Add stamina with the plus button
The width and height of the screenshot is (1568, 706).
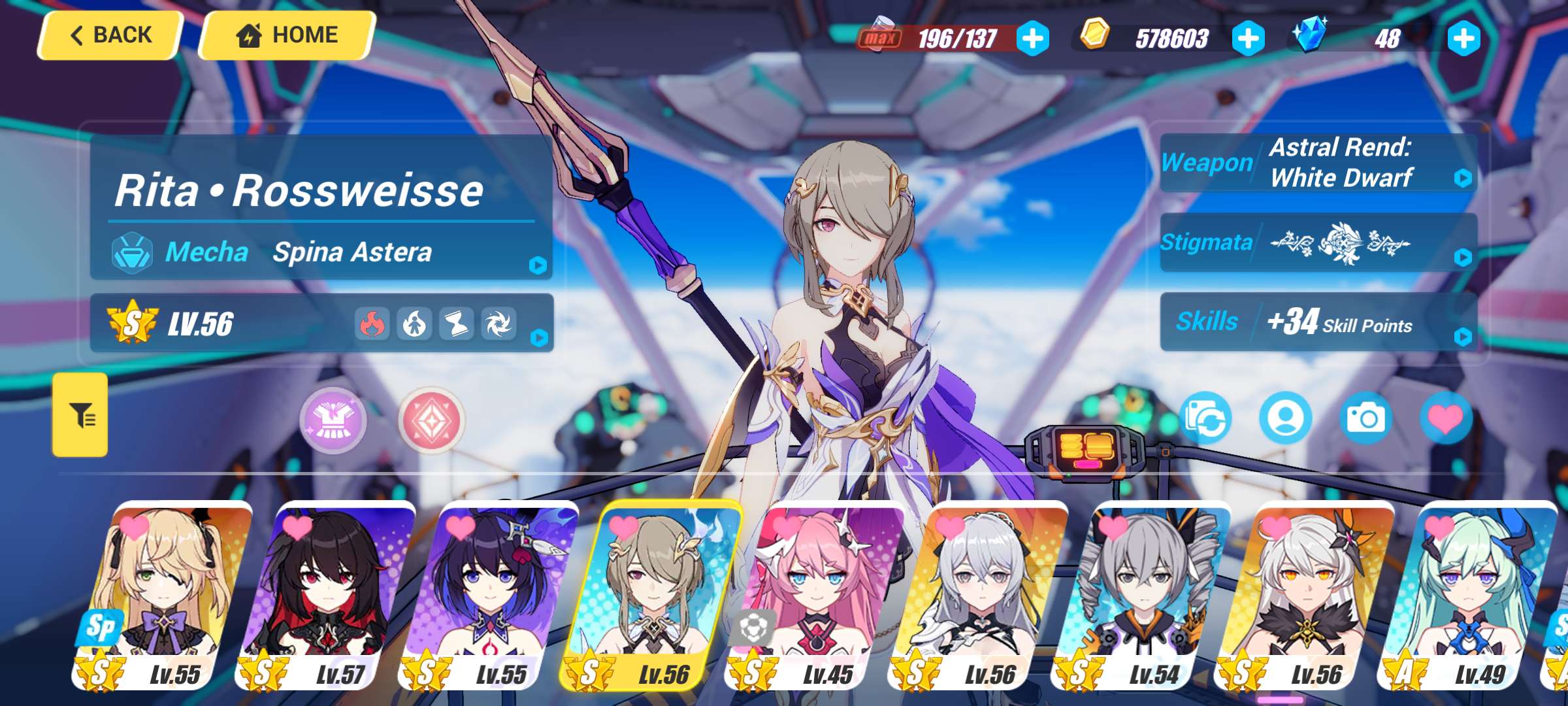point(1033,39)
